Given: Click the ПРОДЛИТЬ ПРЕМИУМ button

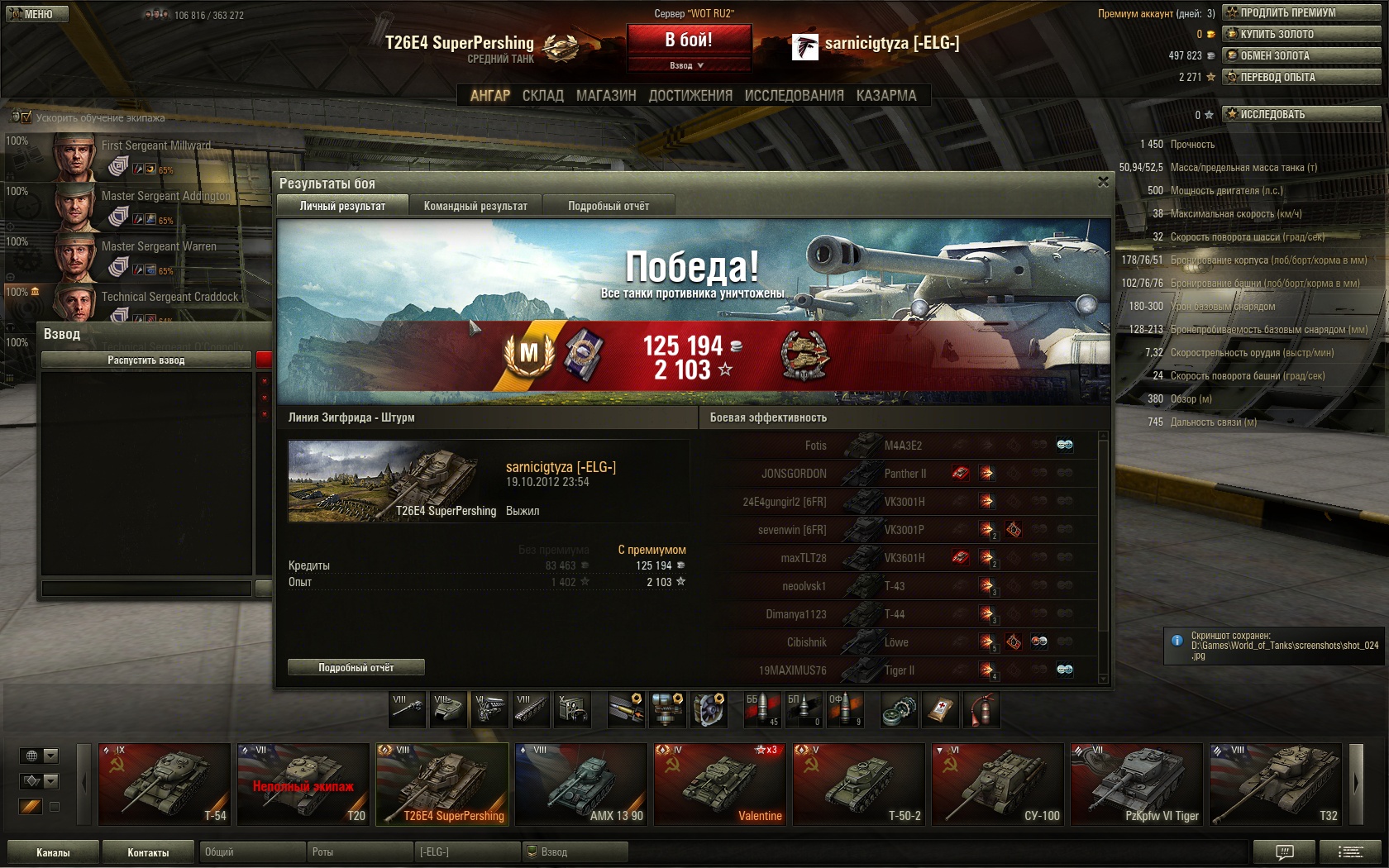Looking at the screenshot, I should click(x=1301, y=12).
